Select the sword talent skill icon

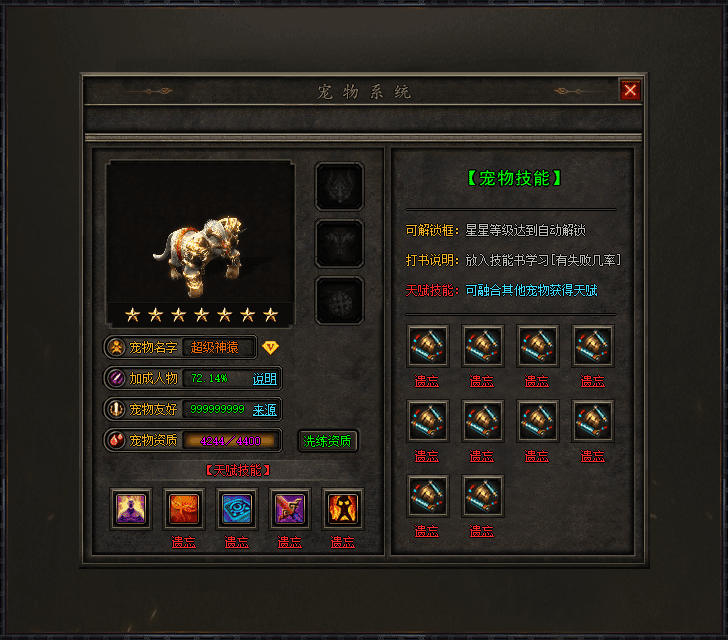click(290, 508)
